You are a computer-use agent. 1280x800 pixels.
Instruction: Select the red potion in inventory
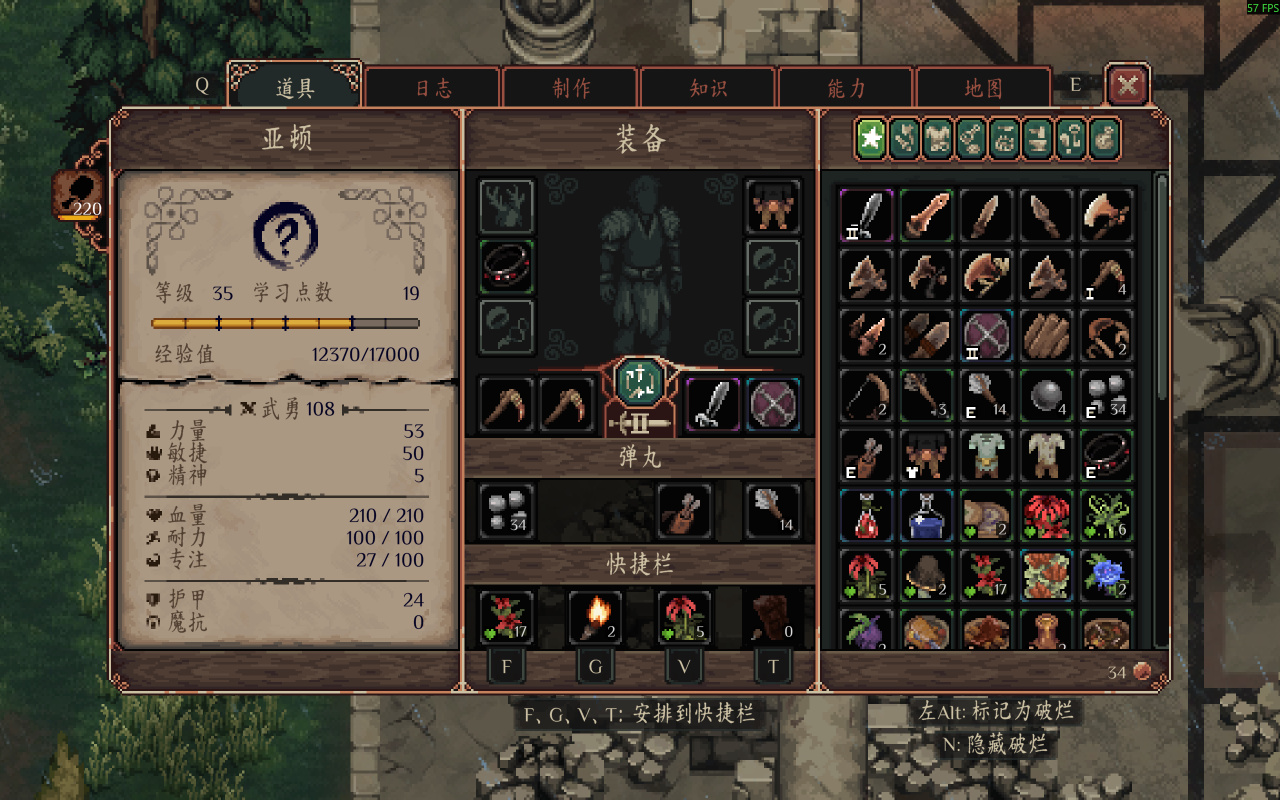click(x=866, y=514)
